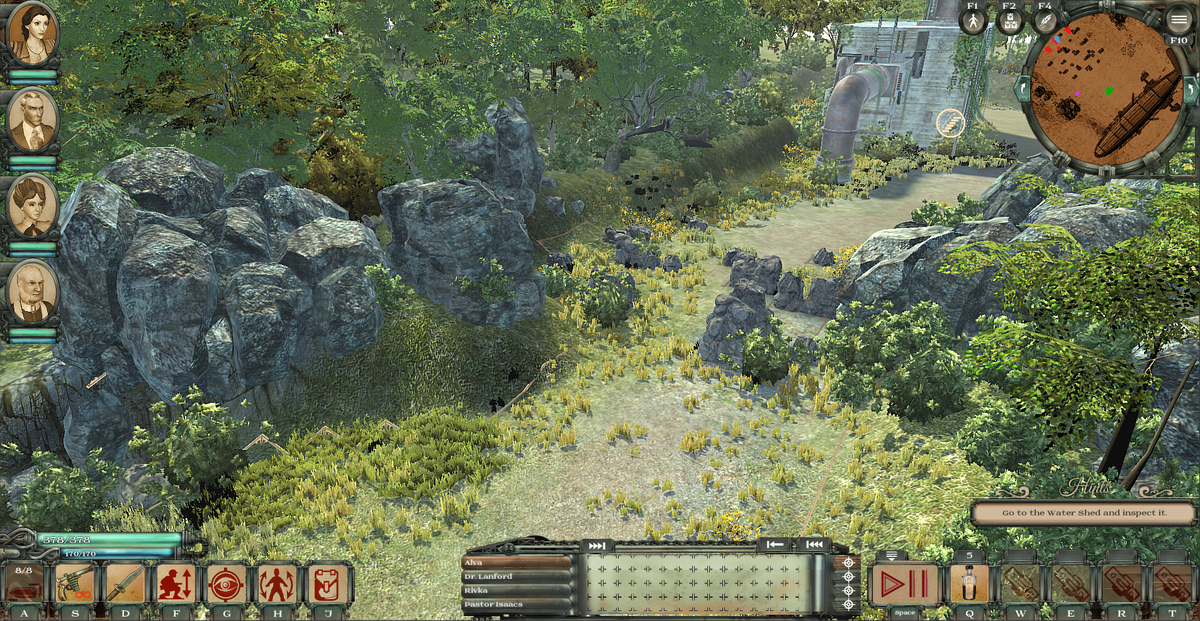Choose the combat knife weapon slot

126,583
